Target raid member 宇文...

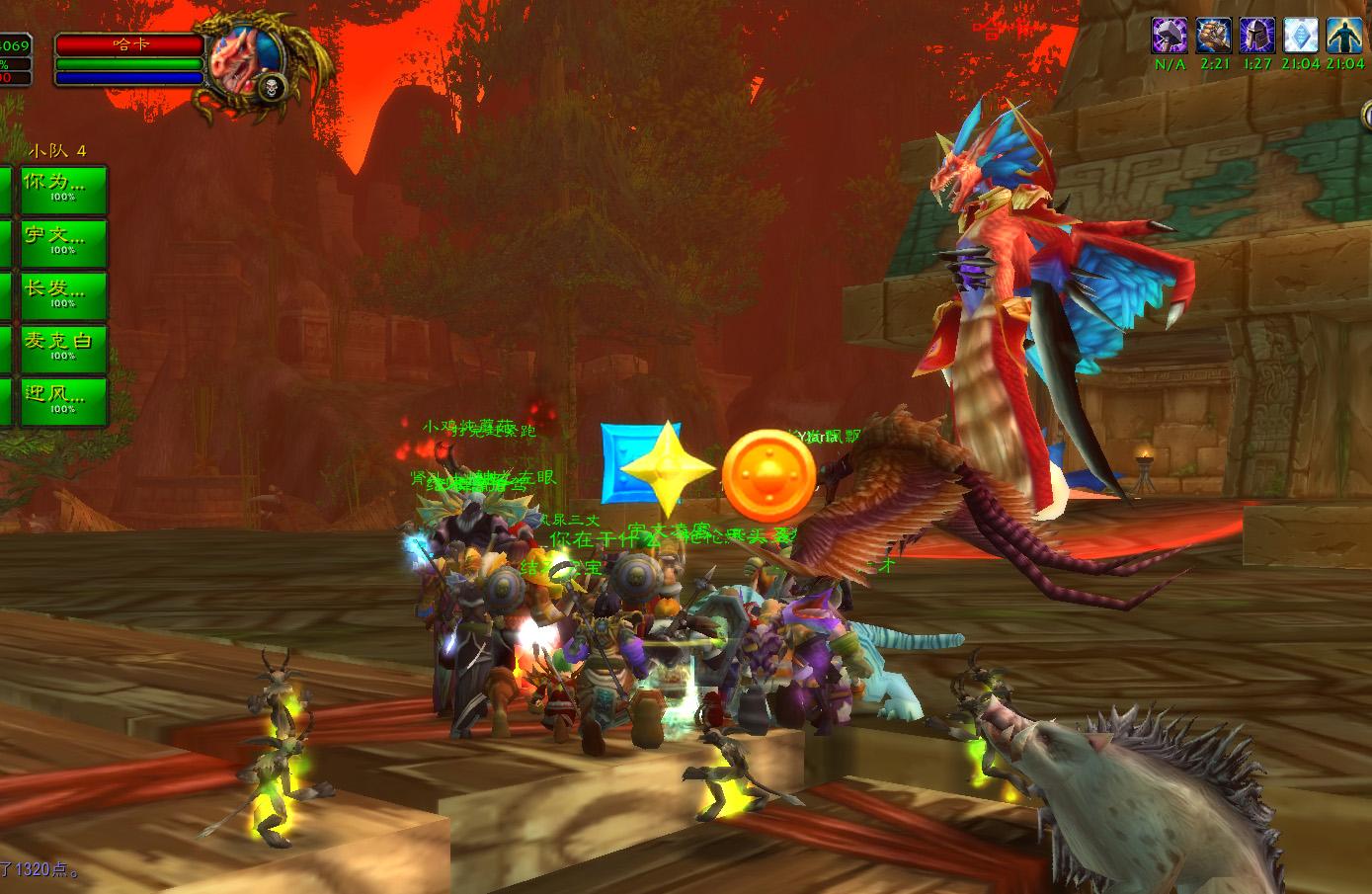pos(63,242)
